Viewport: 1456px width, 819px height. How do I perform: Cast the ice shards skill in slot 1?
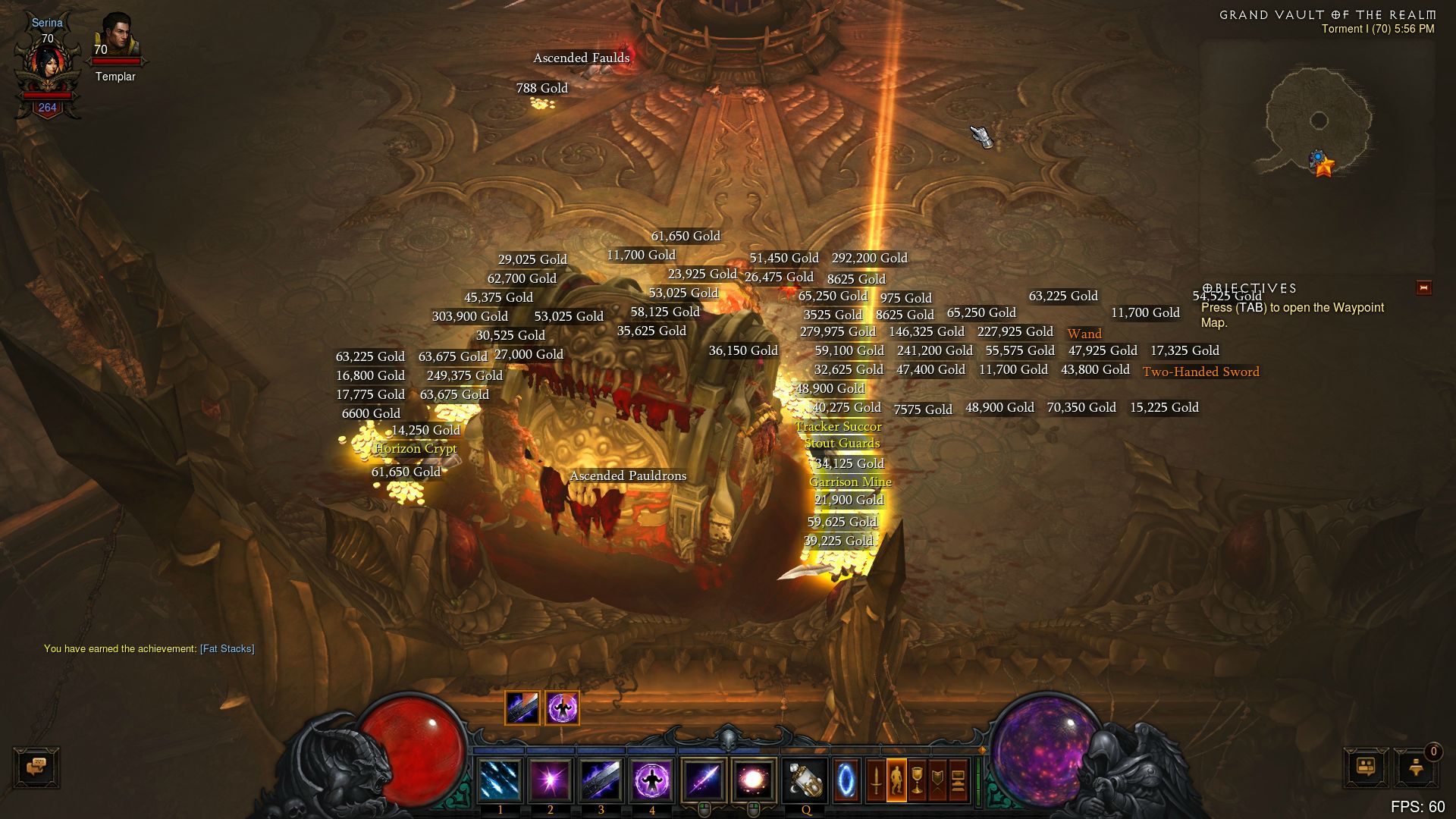coord(500,780)
